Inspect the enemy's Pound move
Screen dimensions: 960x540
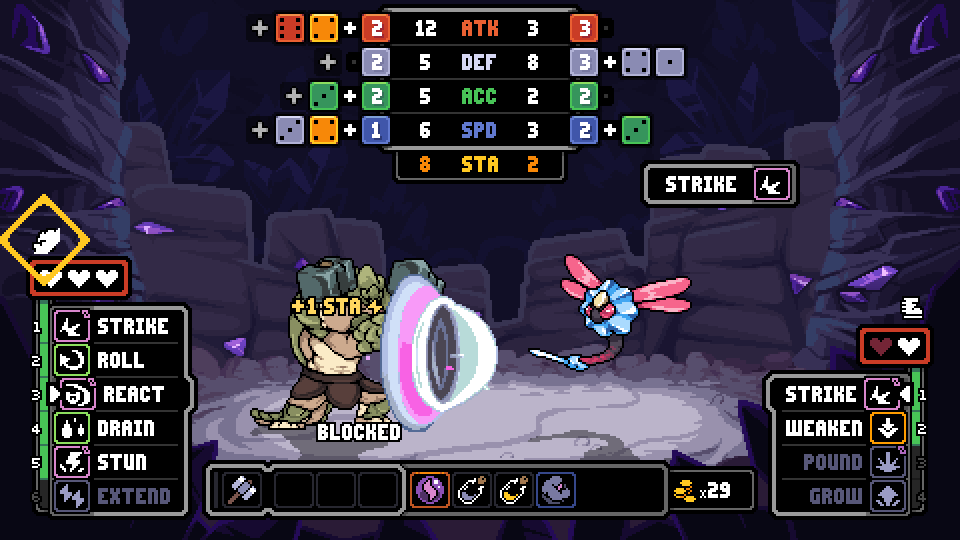[x=840, y=462]
